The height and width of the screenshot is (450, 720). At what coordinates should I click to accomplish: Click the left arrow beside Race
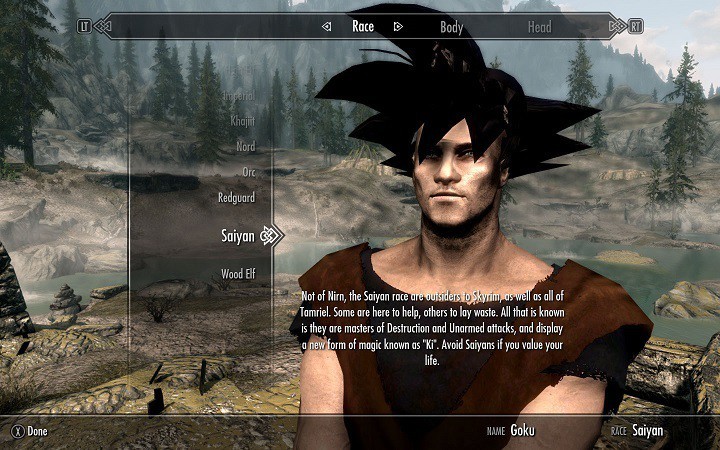click(327, 27)
